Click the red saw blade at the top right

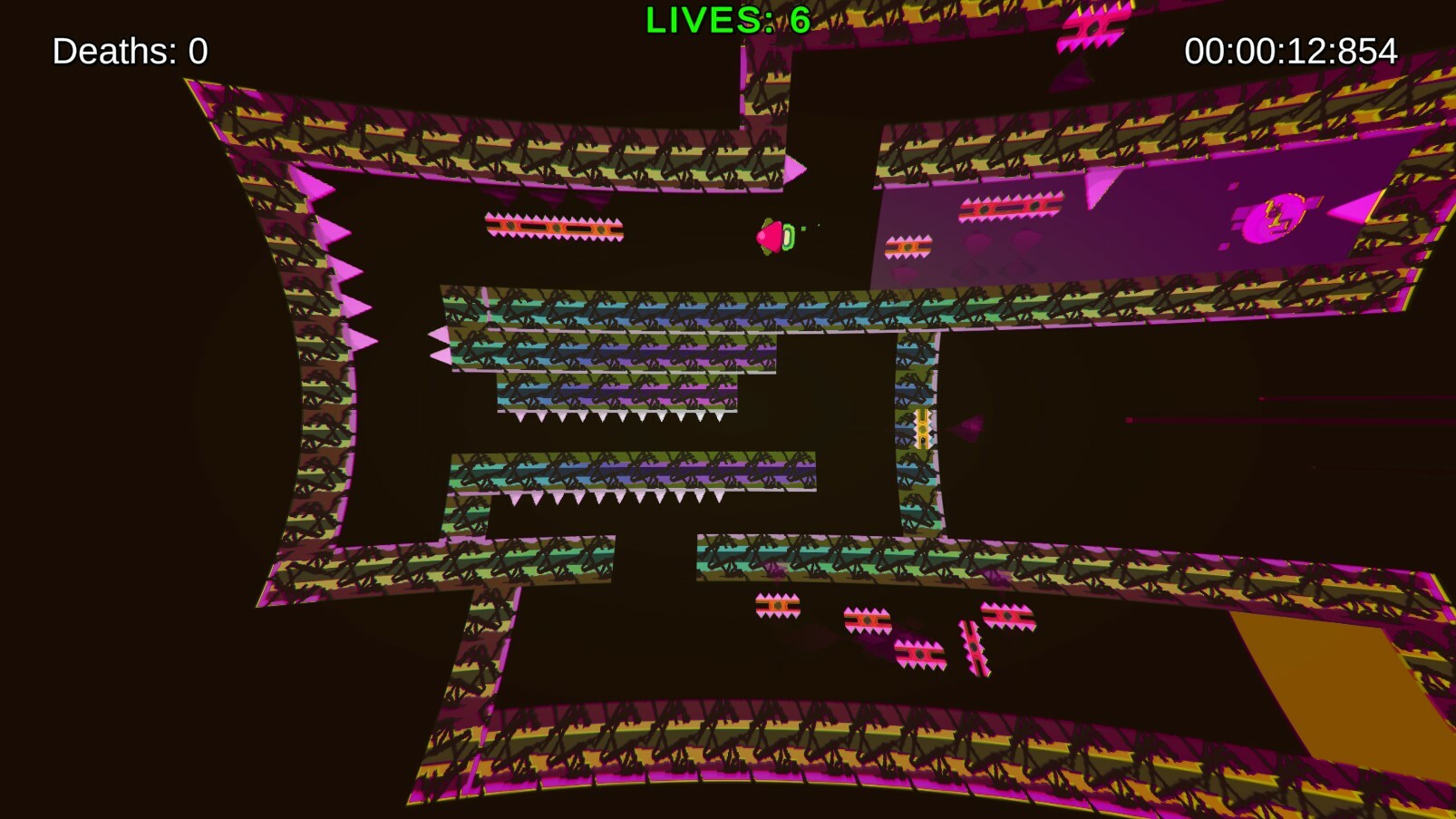tap(1010, 209)
